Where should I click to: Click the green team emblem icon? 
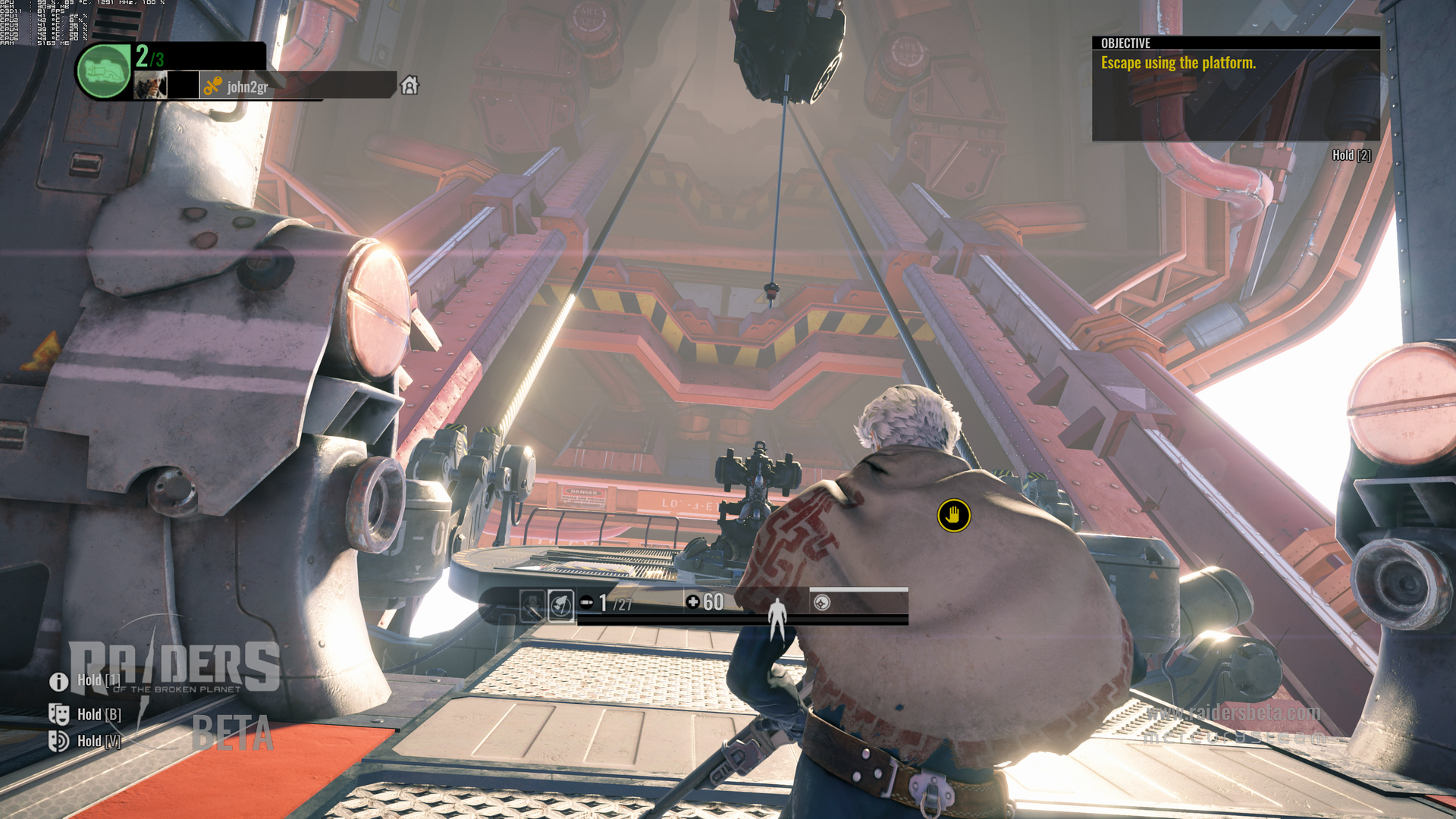point(104,71)
